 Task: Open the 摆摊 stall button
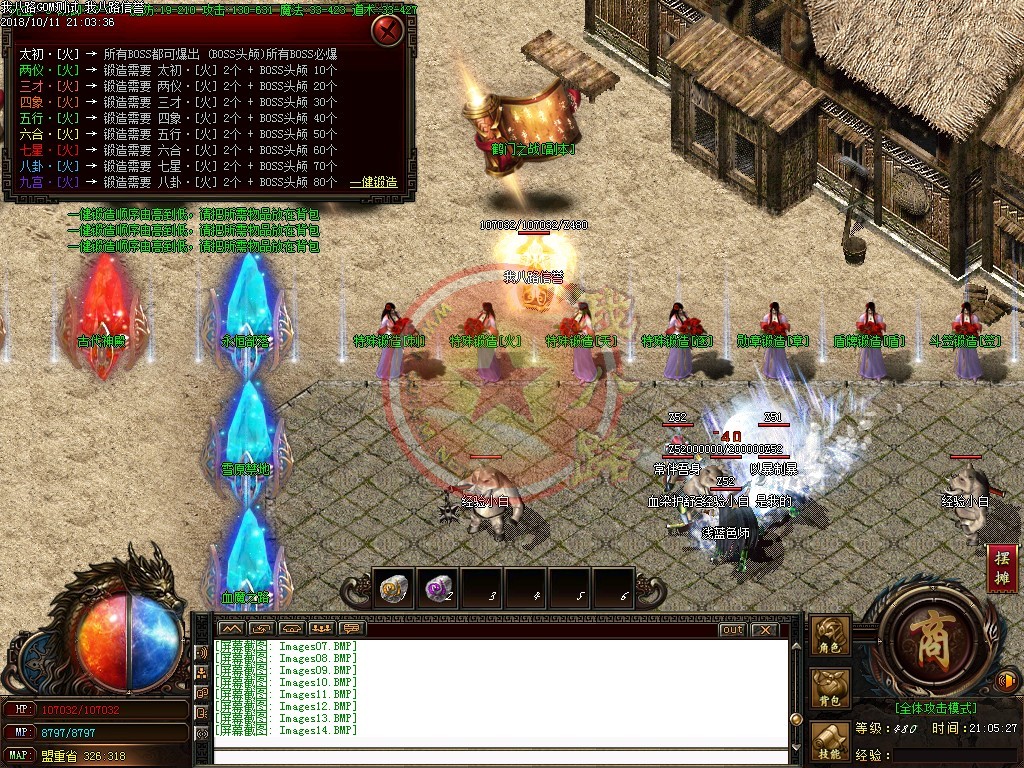coord(1002,570)
